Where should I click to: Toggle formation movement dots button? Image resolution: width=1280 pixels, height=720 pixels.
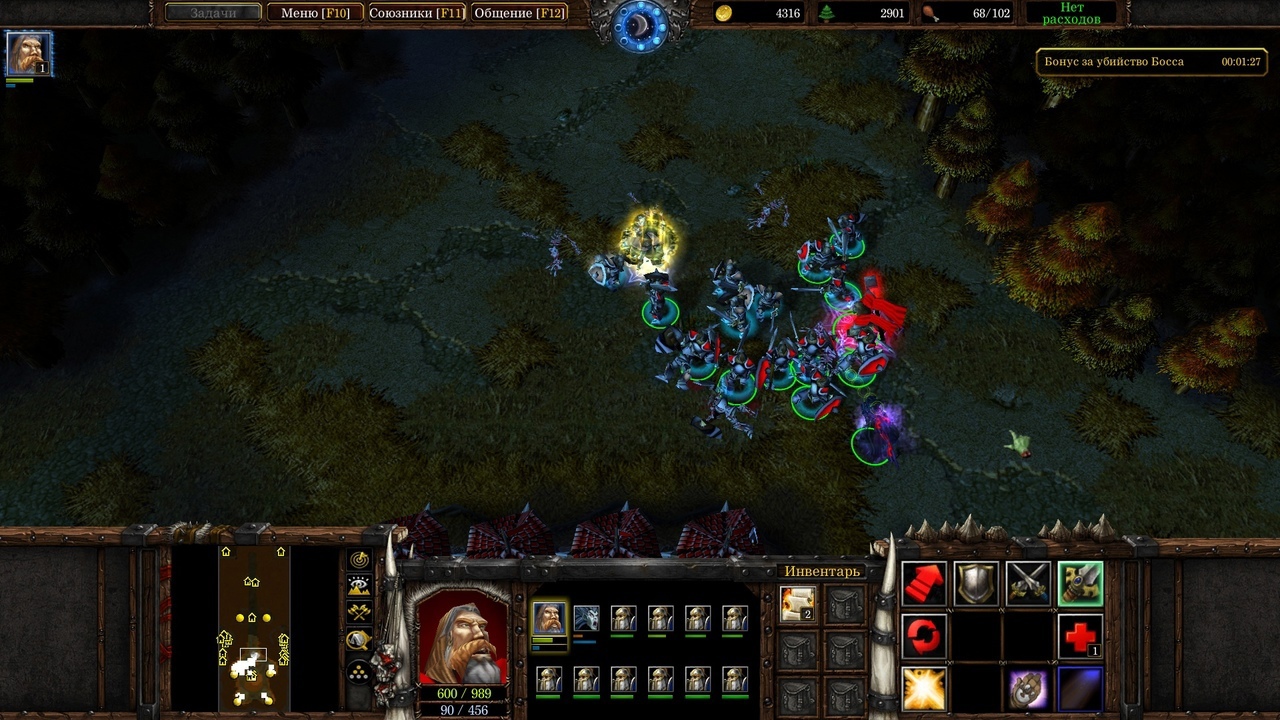(359, 671)
